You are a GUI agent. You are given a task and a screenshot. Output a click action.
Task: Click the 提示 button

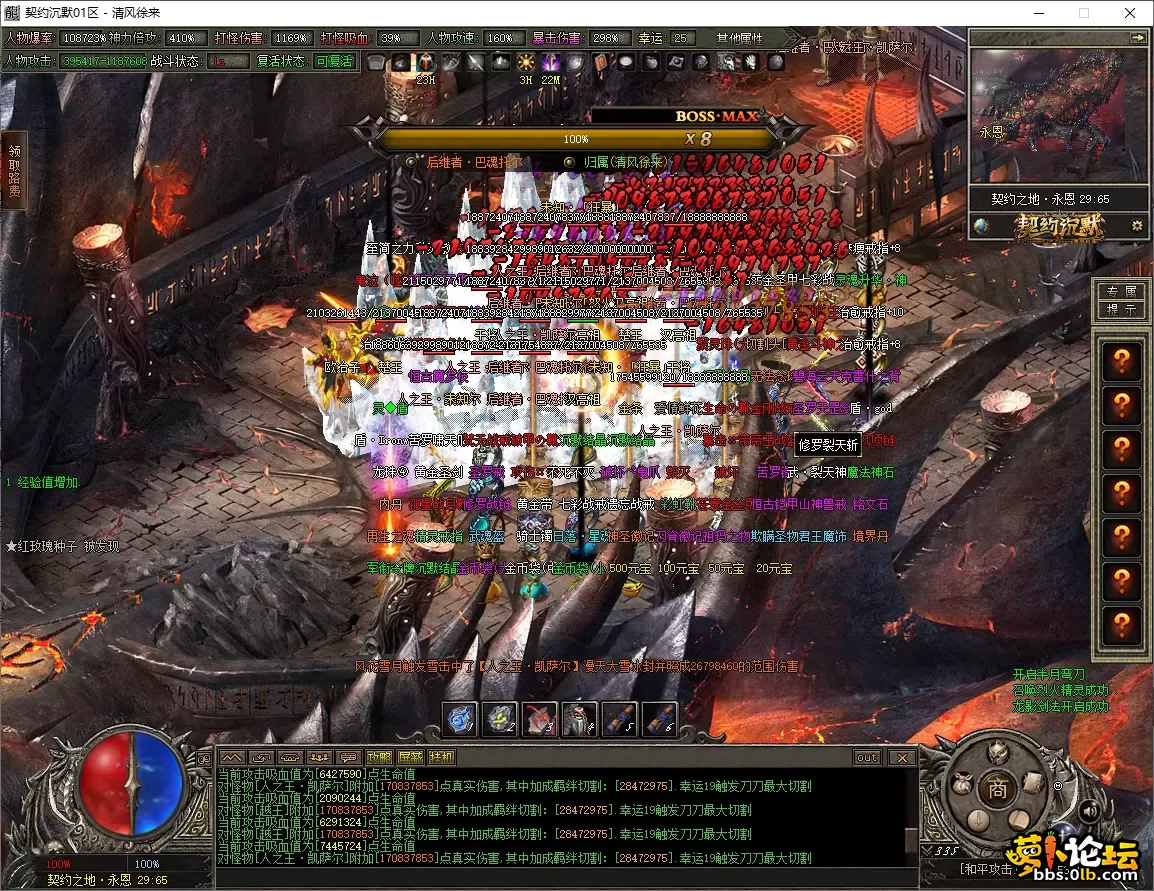tap(1119, 310)
